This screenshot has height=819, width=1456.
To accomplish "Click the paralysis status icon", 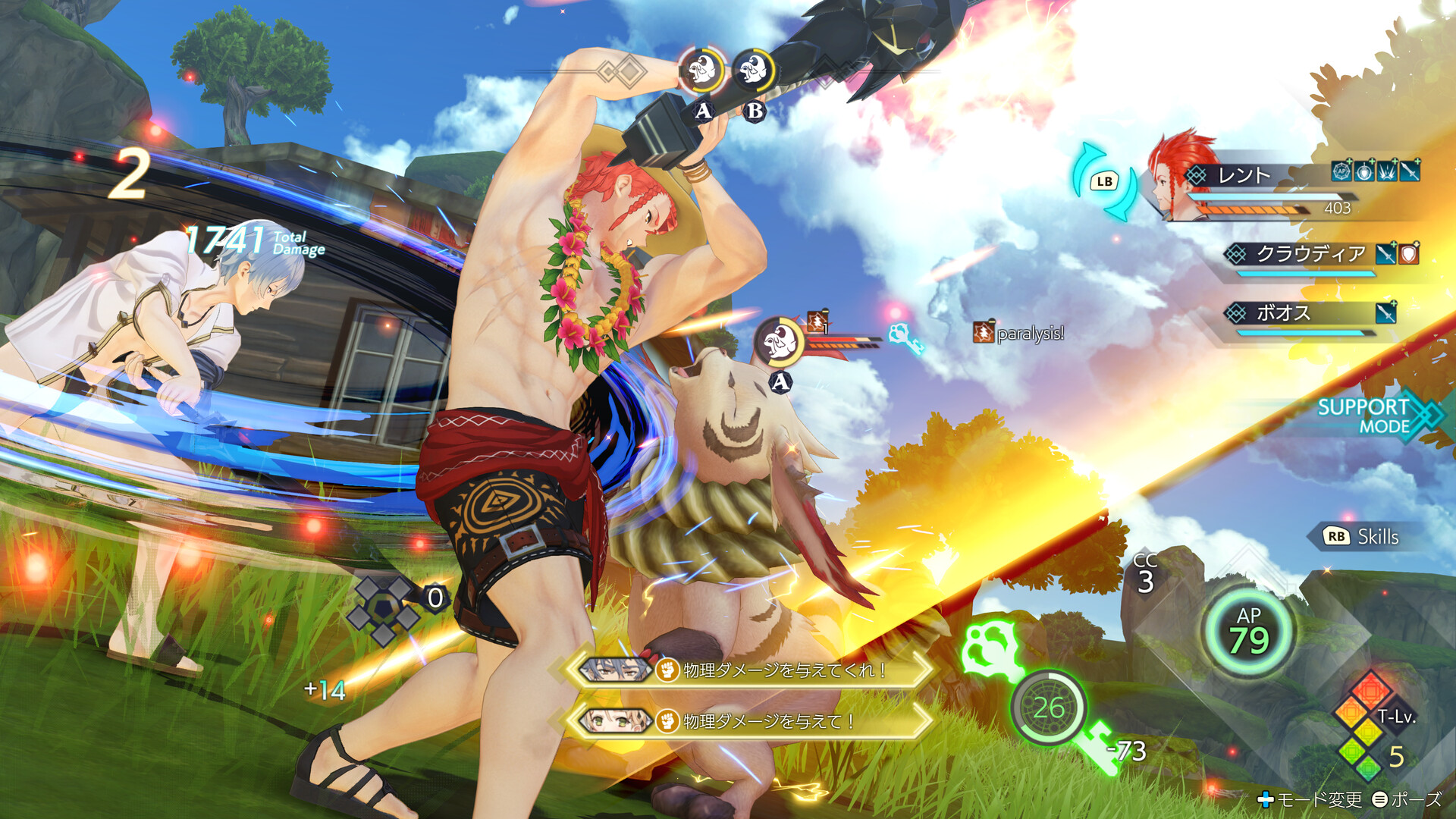I will pos(983,332).
